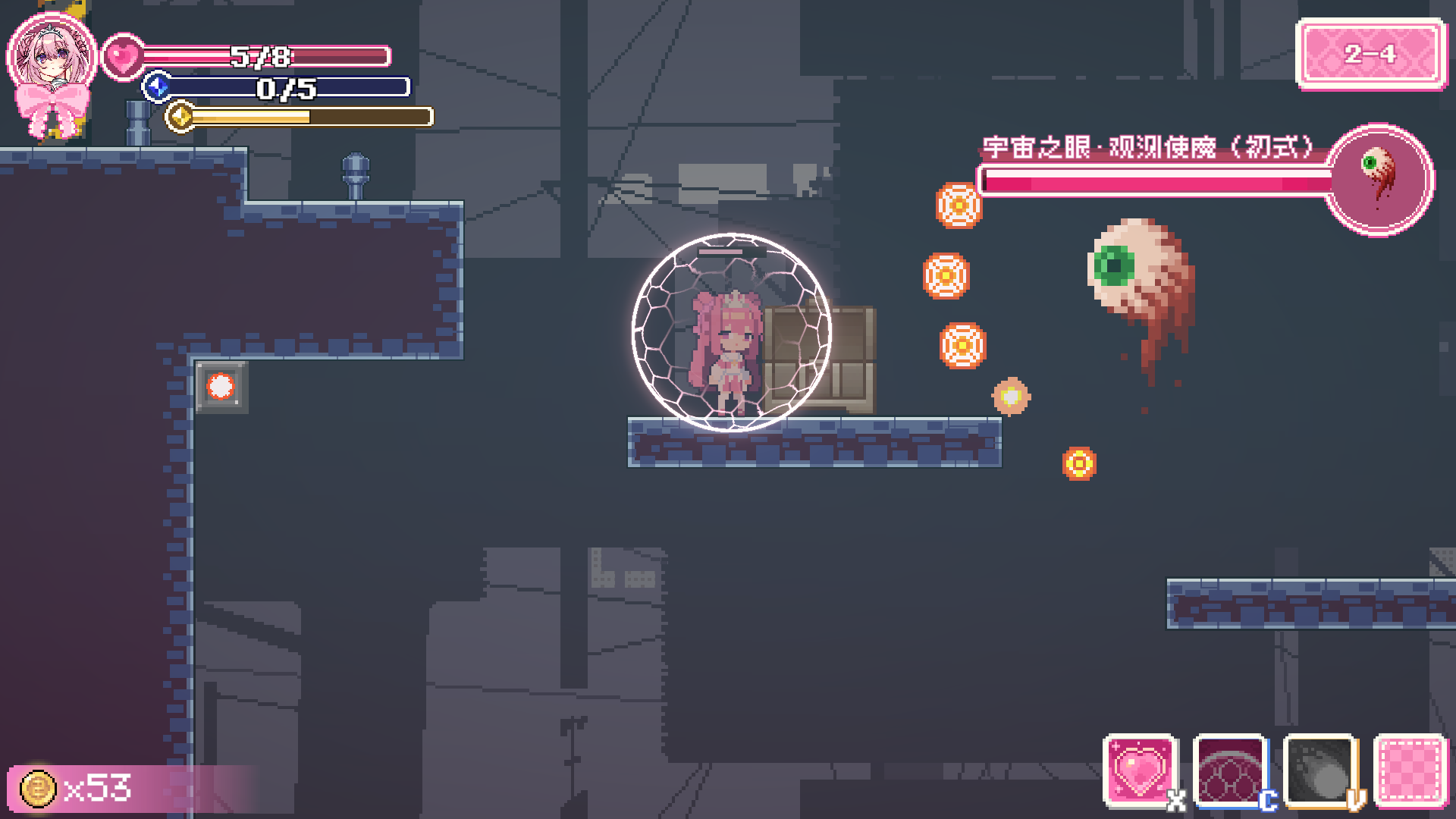Use the hexagon bubble shield skill
The height and width of the screenshot is (819, 1456).
coord(1229,770)
